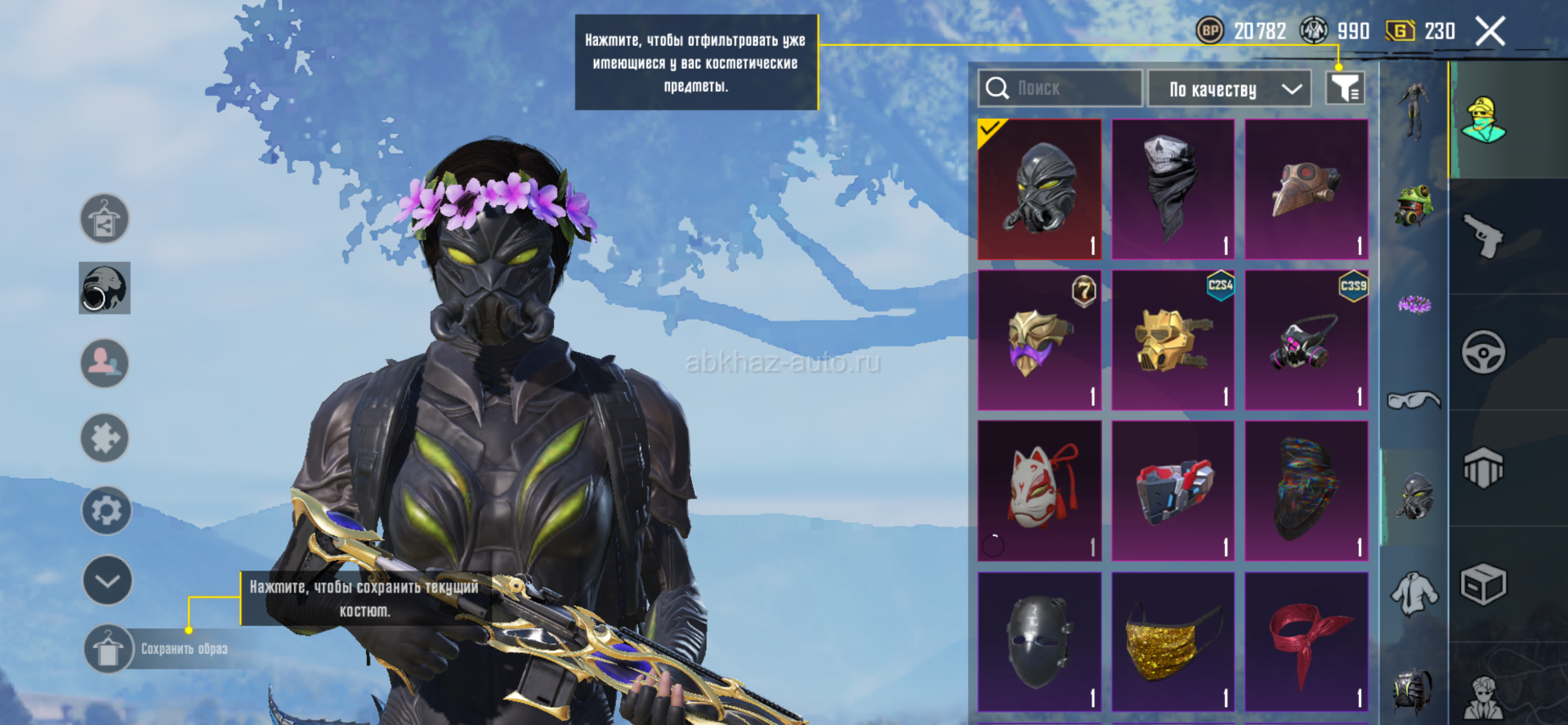Open the steering wheel vehicles tab
Image resolution: width=1568 pixels, height=725 pixels.
1483,352
